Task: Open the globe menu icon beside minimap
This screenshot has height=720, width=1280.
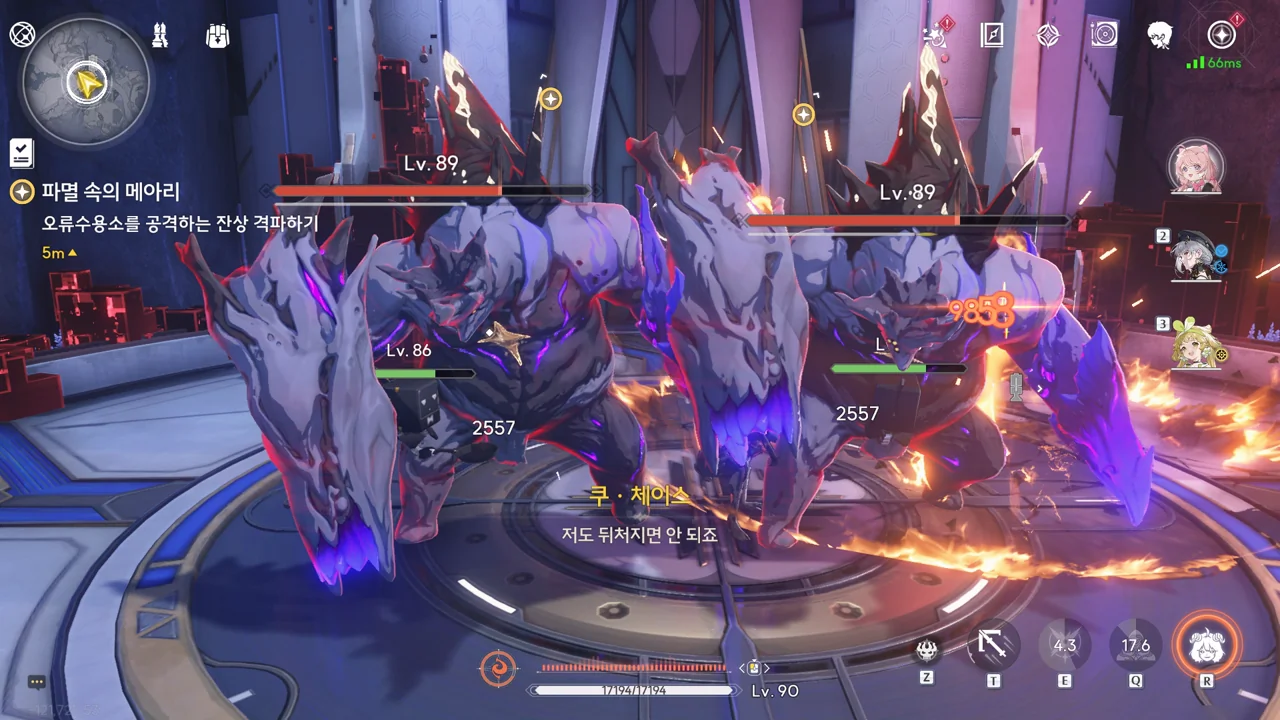Action: click(x=21, y=35)
